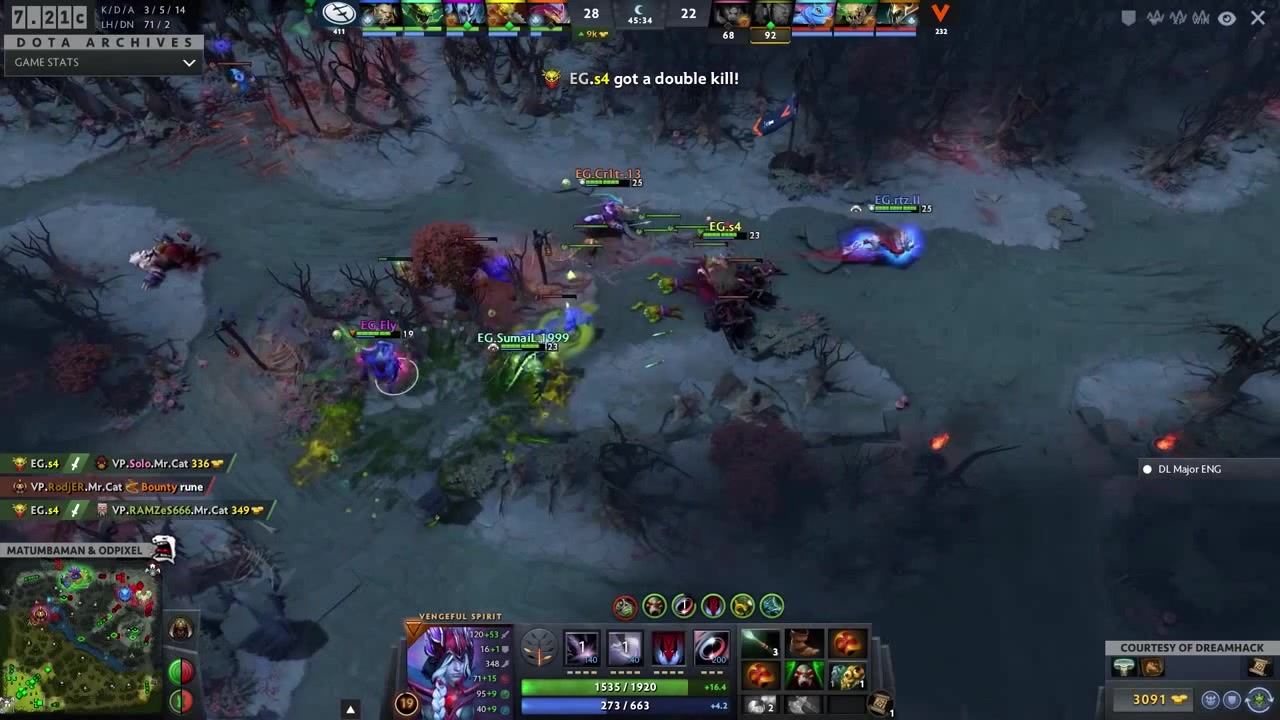Viewport: 1280px width, 720px height.
Task: Activate the Scan button near the minimap
Action: [x=180, y=670]
